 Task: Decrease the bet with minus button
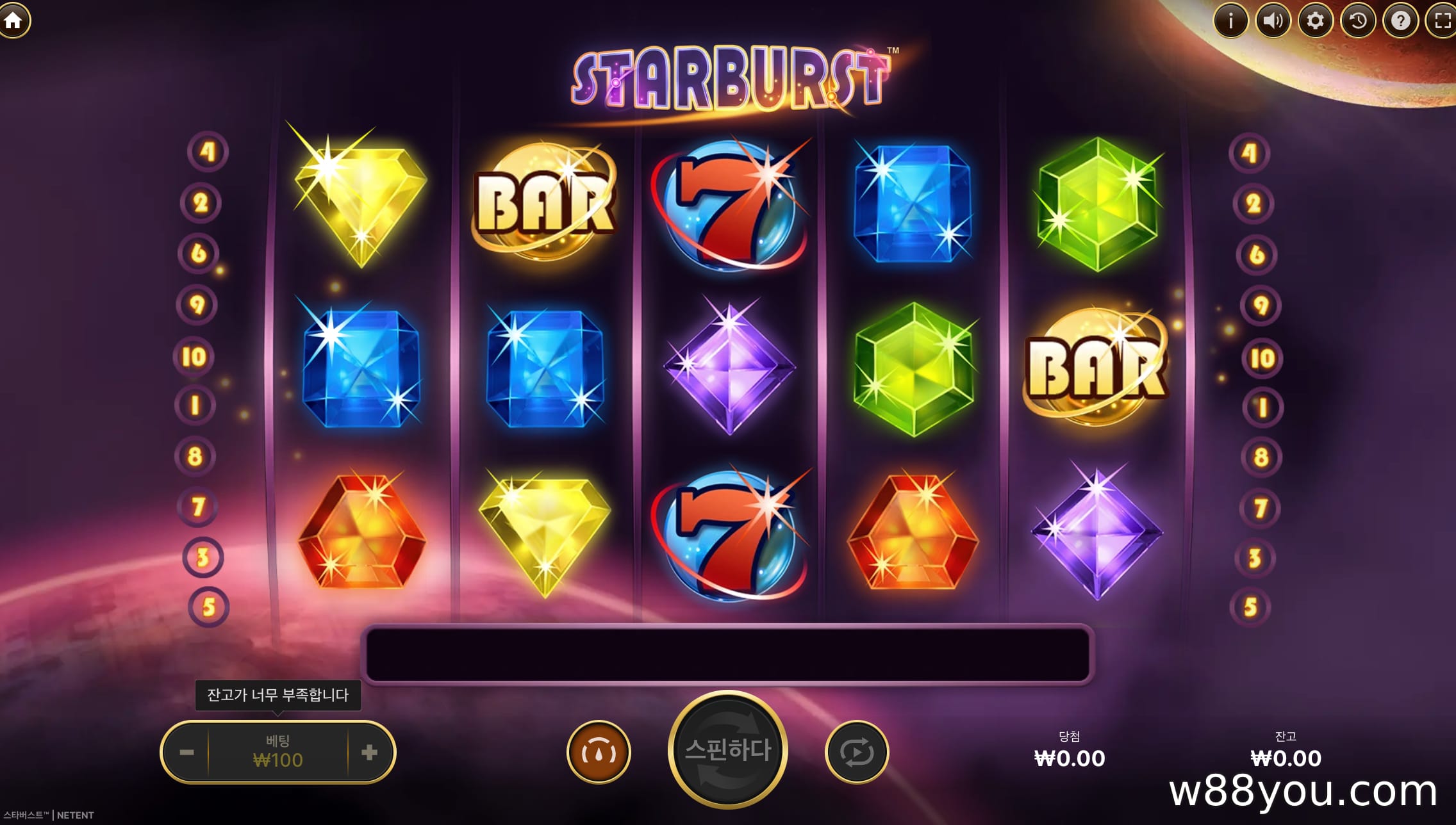(x=186, y=752)
